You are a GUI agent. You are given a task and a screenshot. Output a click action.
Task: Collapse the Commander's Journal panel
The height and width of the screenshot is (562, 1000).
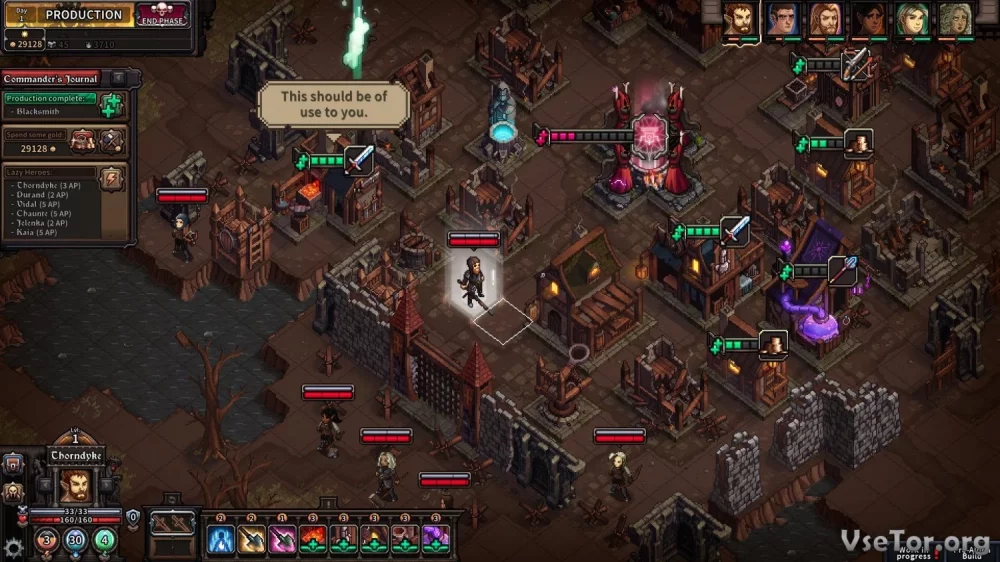(118, 78)
